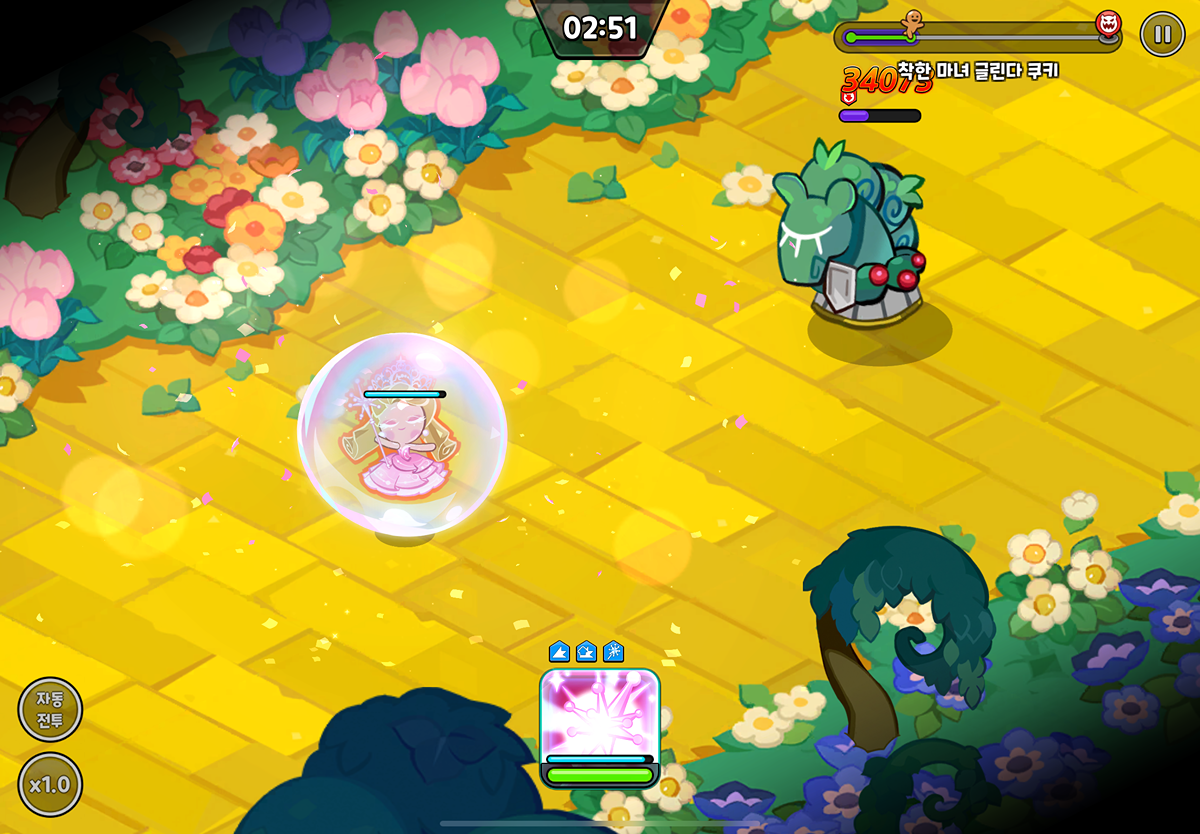
Task: Change the x1.0 battle speed
Action: point(50,784)
